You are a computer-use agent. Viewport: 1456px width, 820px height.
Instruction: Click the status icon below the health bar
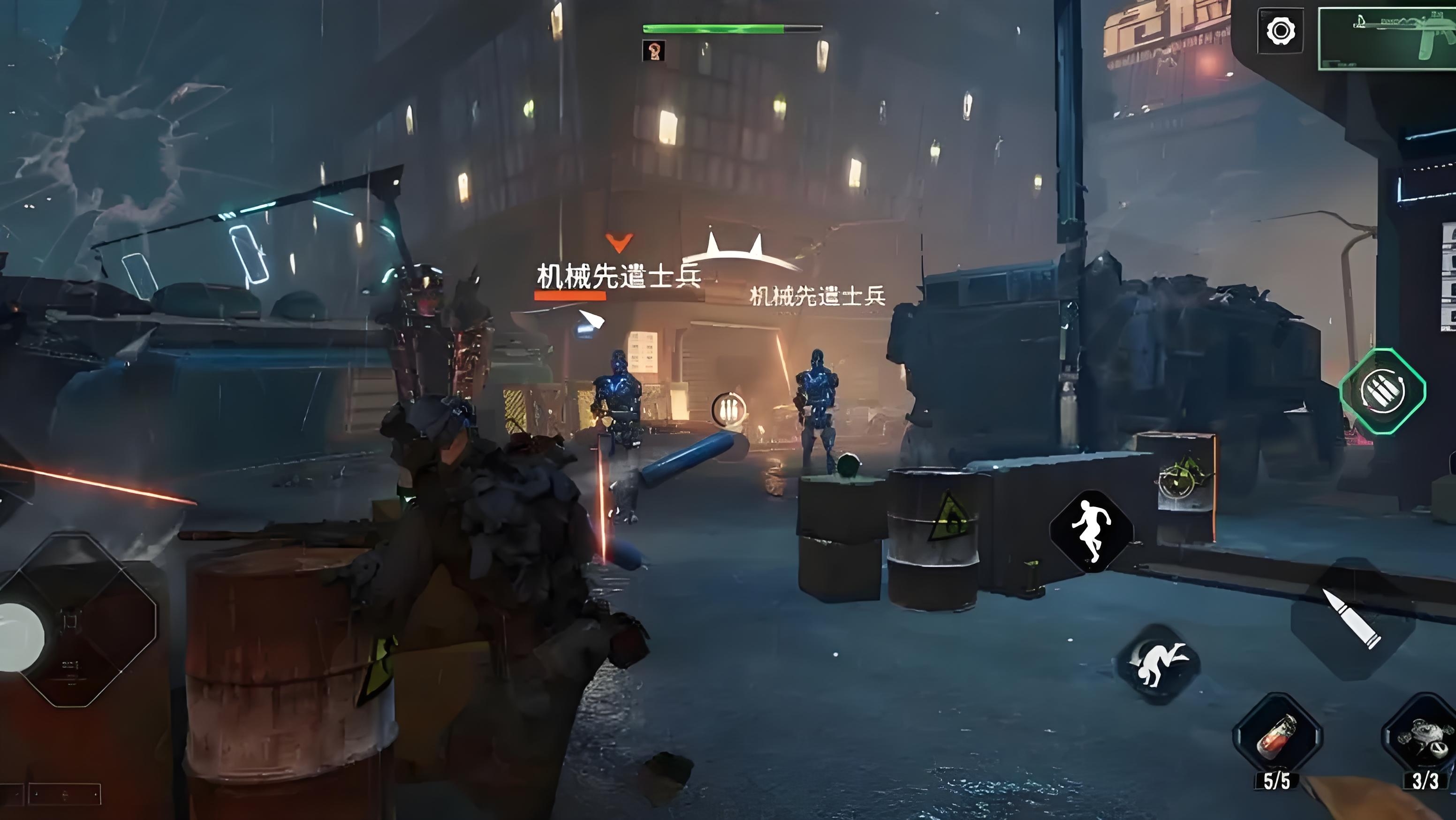(654, 51)
